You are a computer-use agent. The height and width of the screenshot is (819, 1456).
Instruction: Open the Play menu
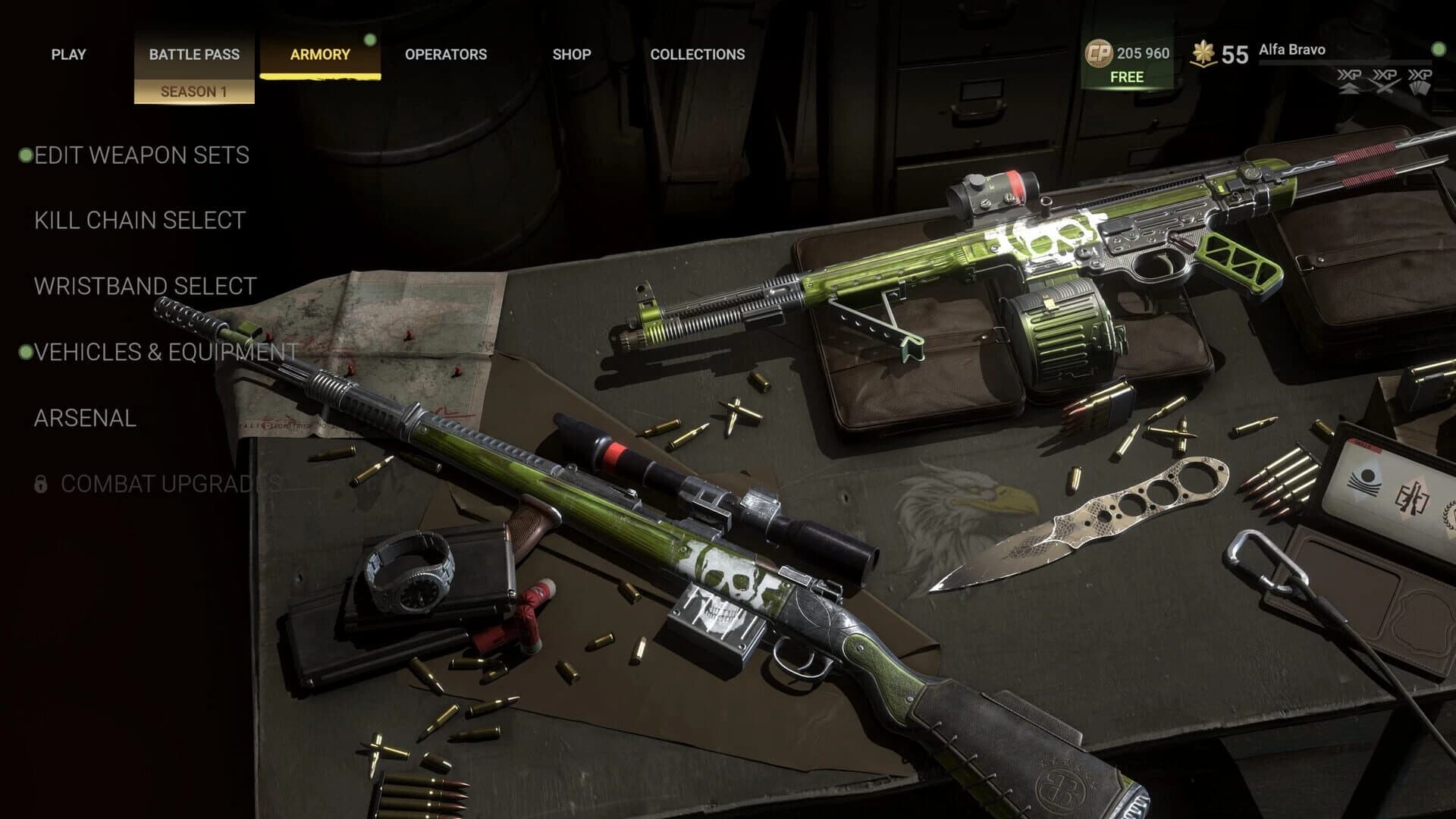(x=69, y=54)
